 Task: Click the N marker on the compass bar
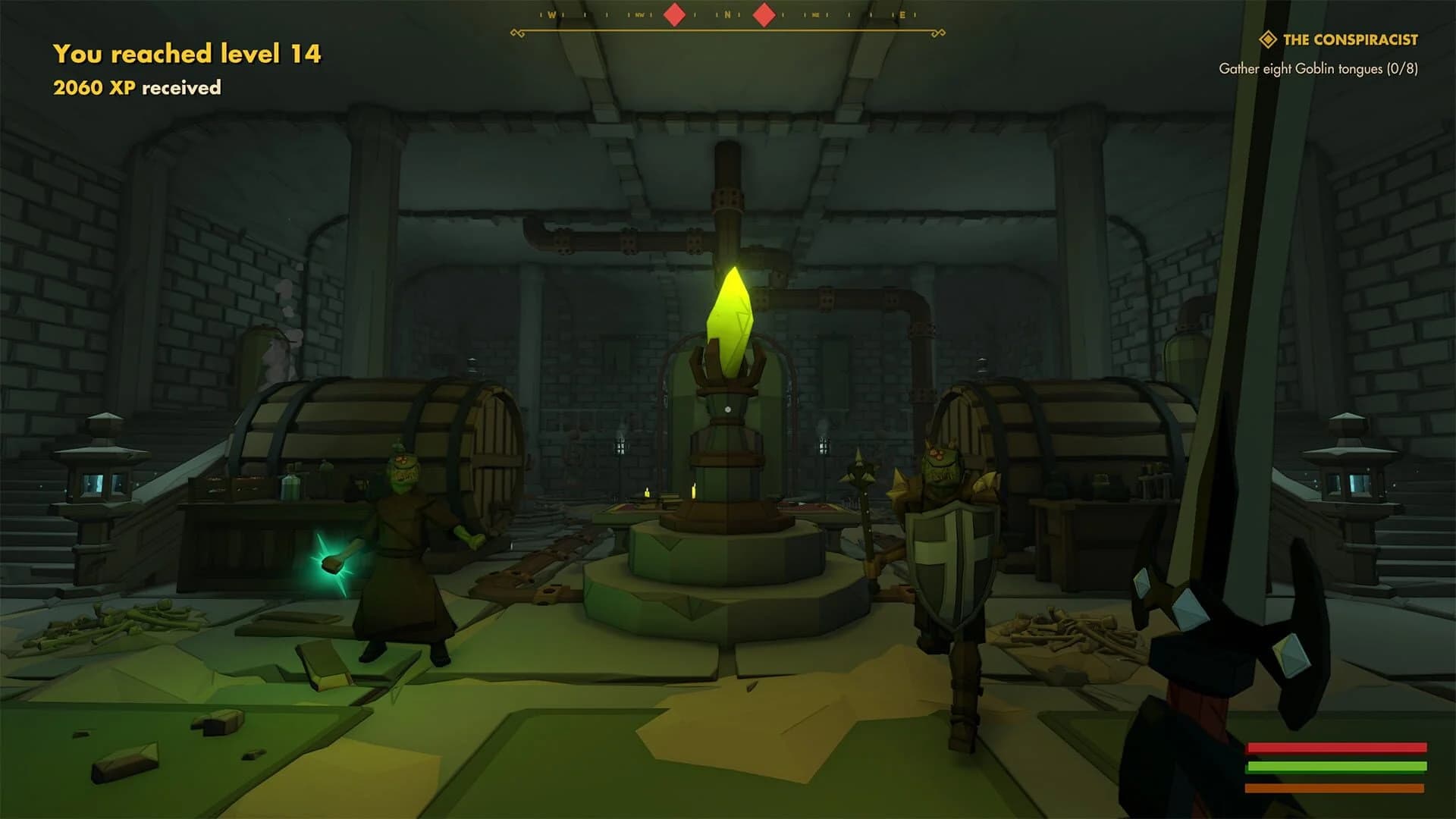point(728,14)
